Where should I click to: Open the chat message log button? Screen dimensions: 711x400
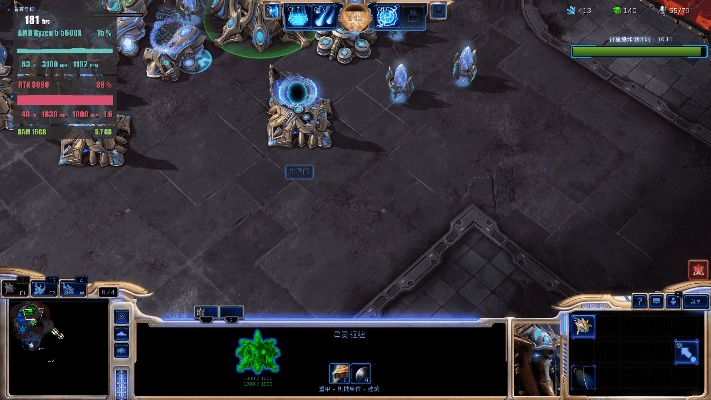click(x=657, y=300)
